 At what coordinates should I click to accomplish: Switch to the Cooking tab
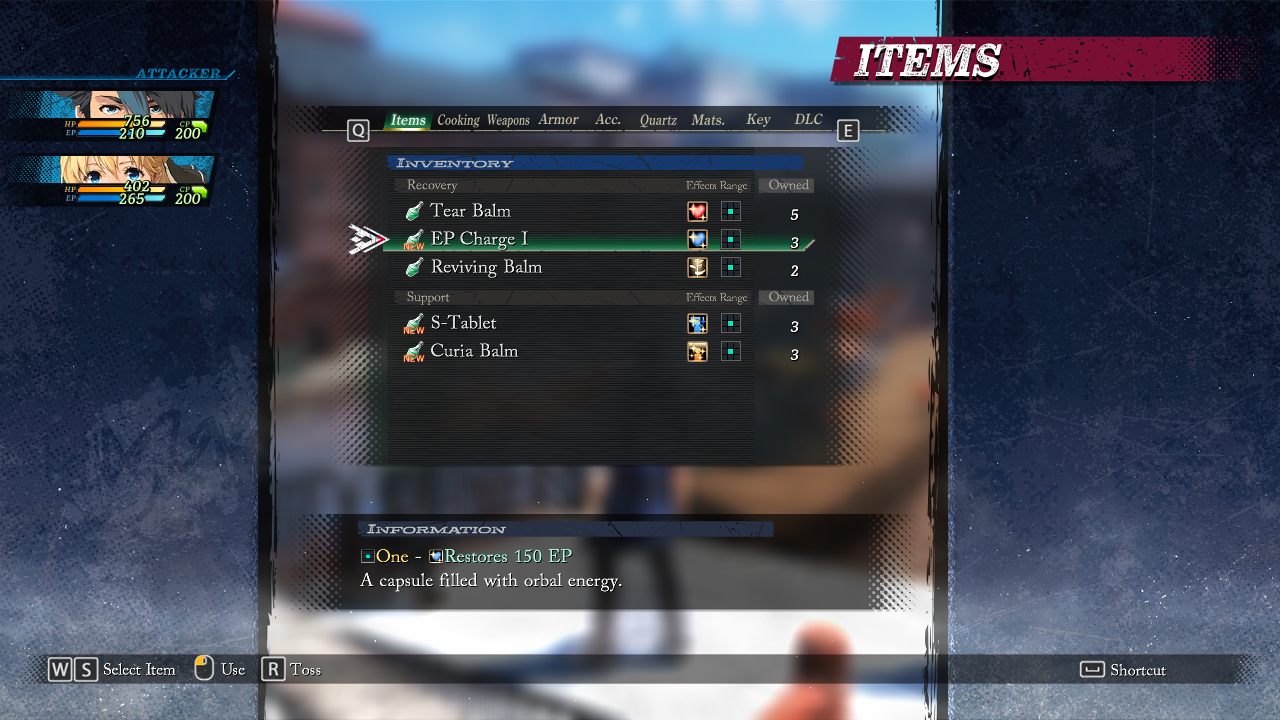[458, 120]
